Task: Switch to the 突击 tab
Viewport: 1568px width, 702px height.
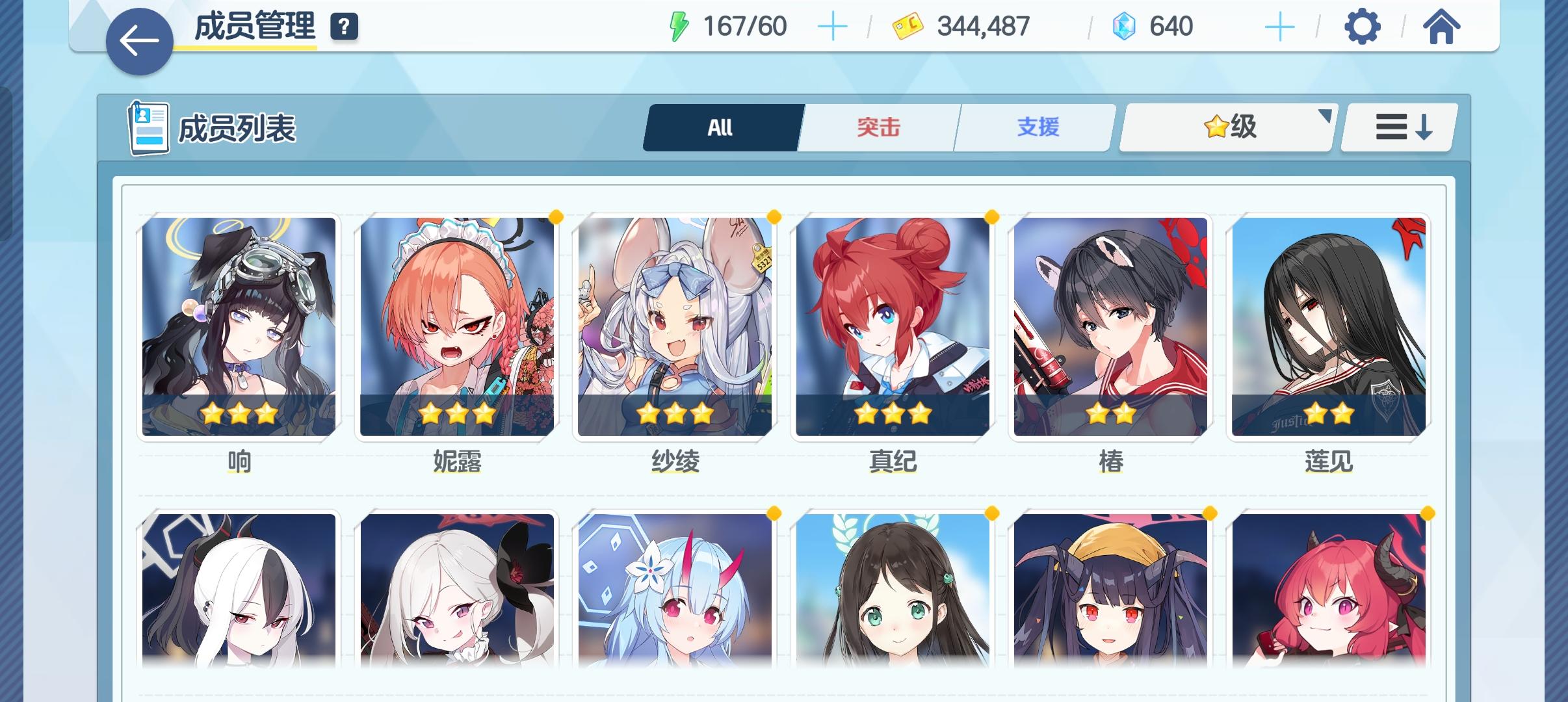Action: (877, 127)
